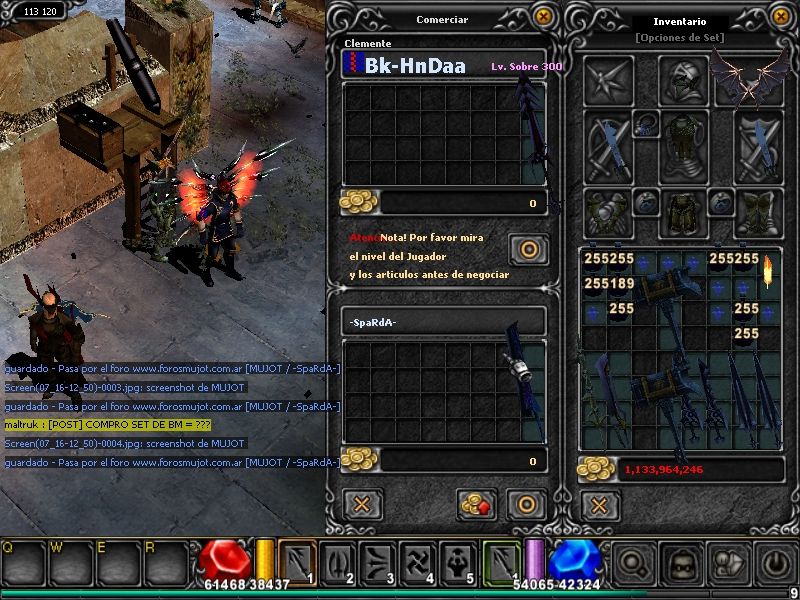Viewport: 800px width, 600px height.
Task: Click the power icon system button
Action: [x=775, y=564]
